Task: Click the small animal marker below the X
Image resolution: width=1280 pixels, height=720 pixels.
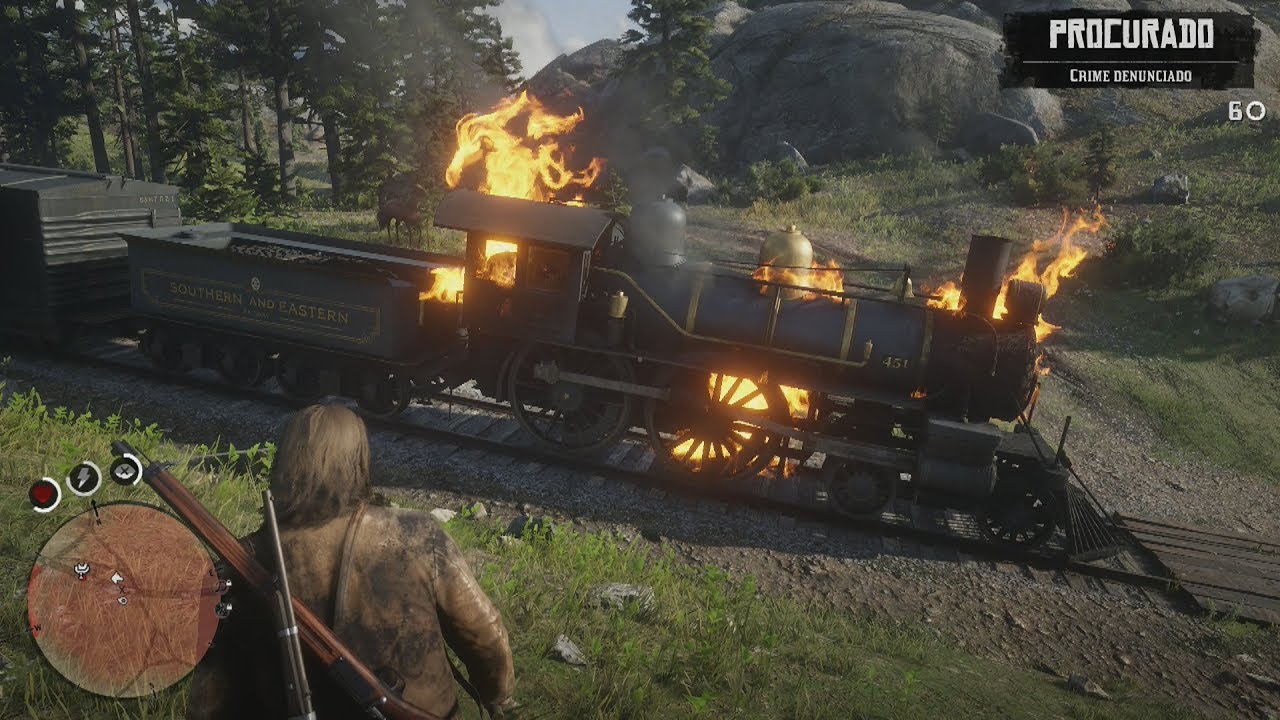Action: tap(123, 599)
